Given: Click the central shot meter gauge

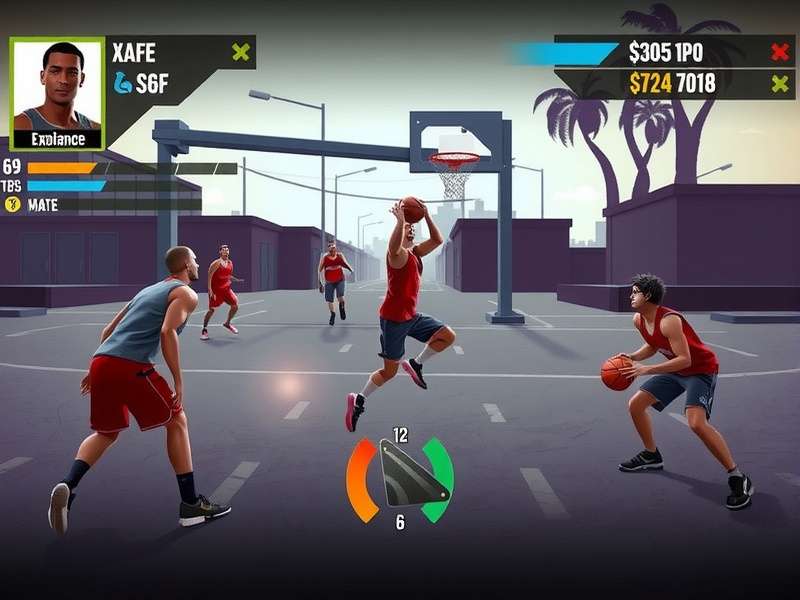Looking at the screenshot, I should (x=400, y=478).
